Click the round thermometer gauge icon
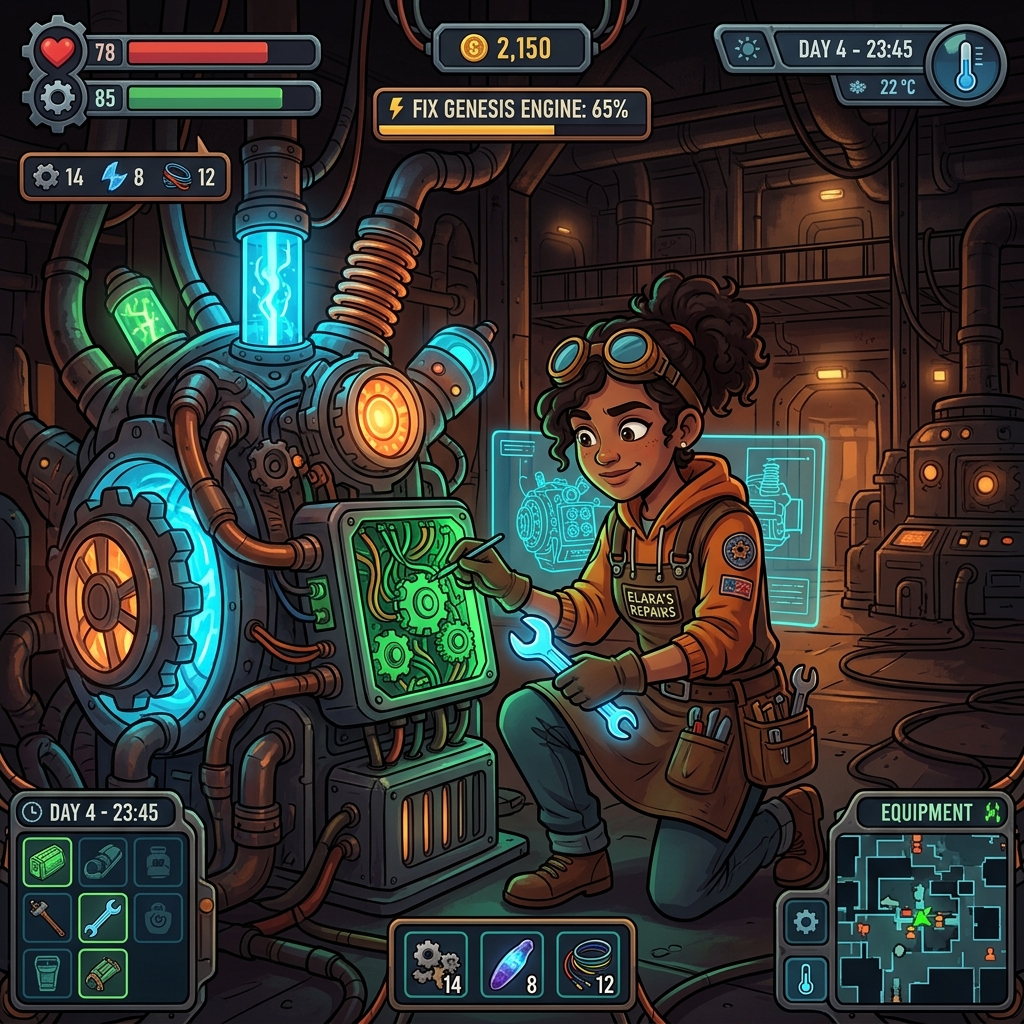Image resolution: width=1024 pixels, height=1024 pixels. 964,66
